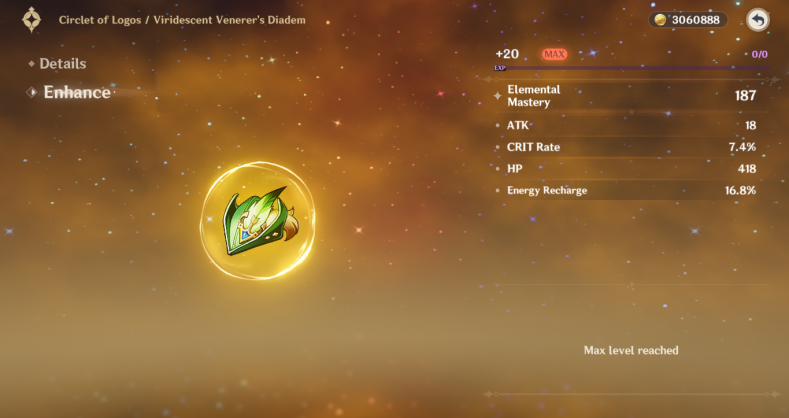This screenshot has height=418, width=789.
Task: Switch to the Details tab
Action: [62, 64]
